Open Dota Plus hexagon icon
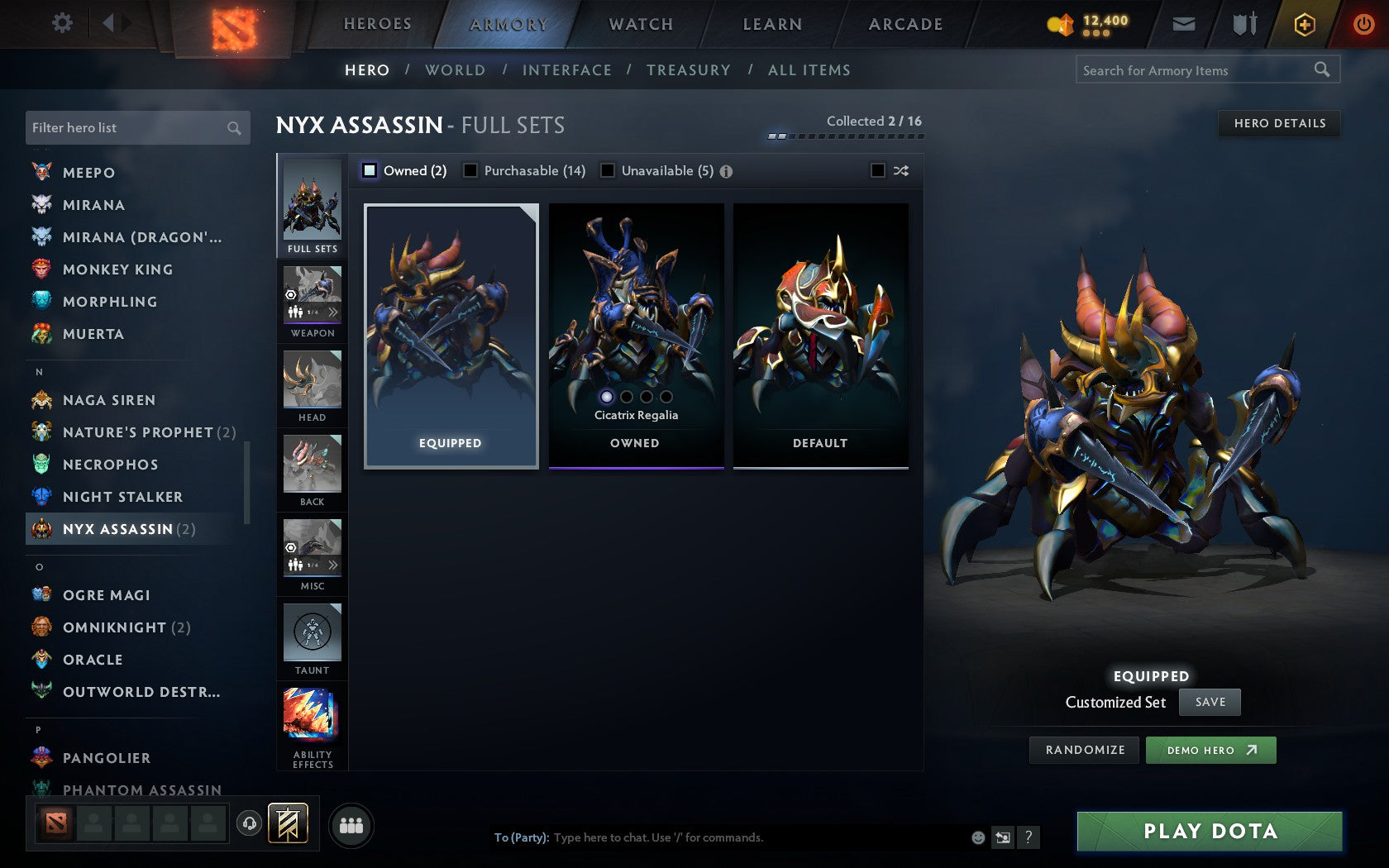1389x868 pixels. pyautogui.click(x=1305, y=25)
